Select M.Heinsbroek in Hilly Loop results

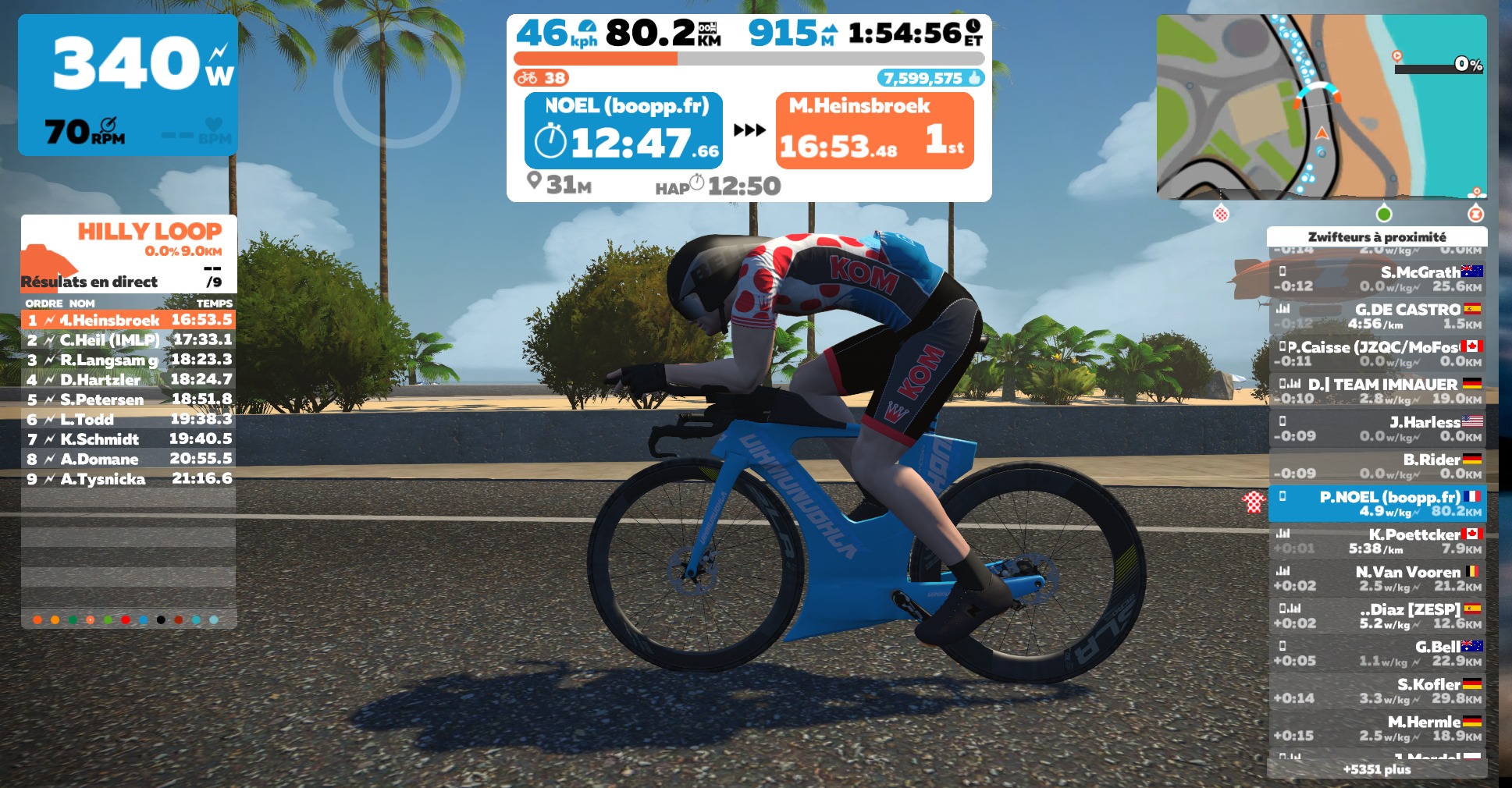tap(129, 320)
